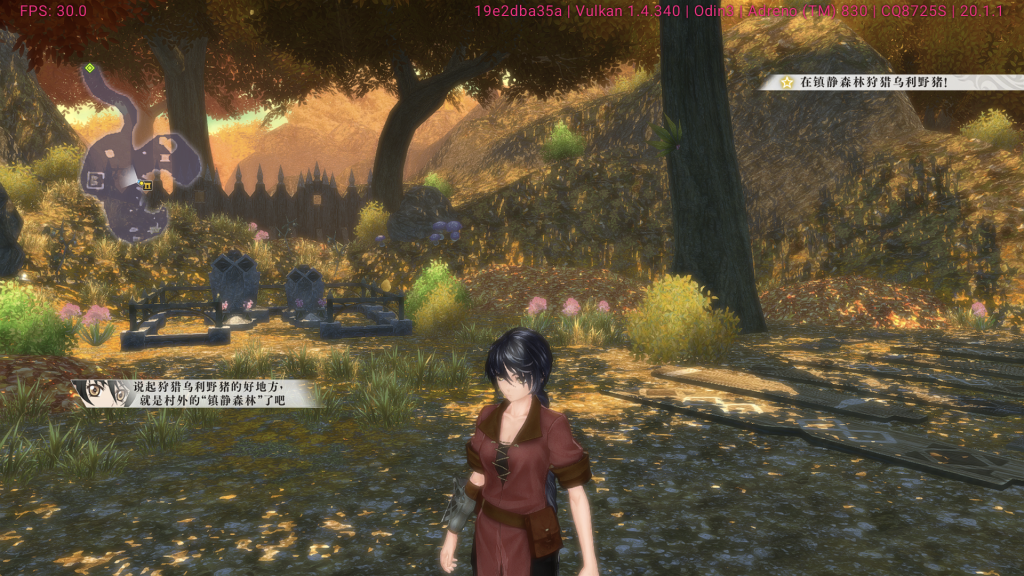Select the yellow square marker on the minimap

(x=147, y=185)
